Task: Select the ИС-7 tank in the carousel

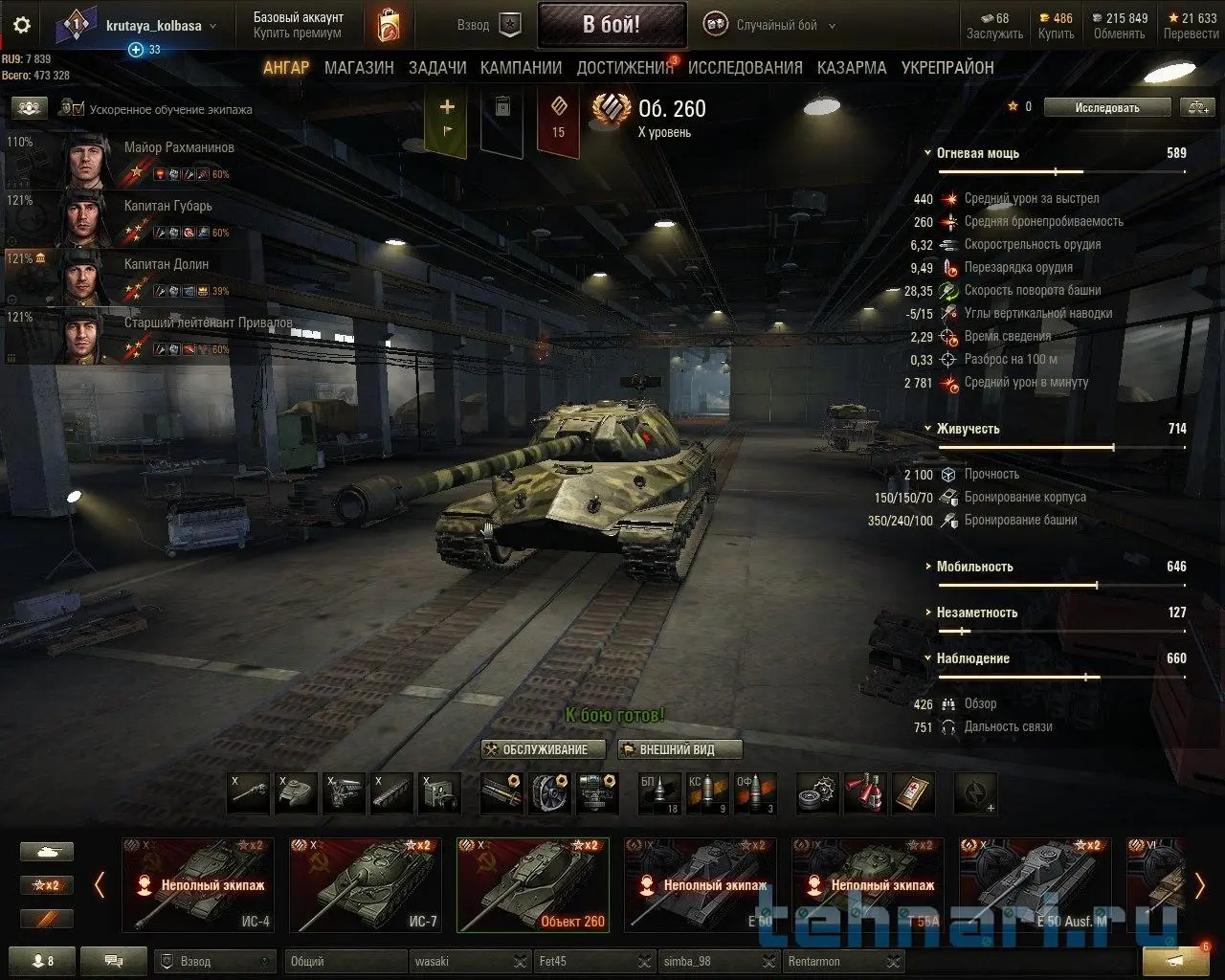Action: 365,885
